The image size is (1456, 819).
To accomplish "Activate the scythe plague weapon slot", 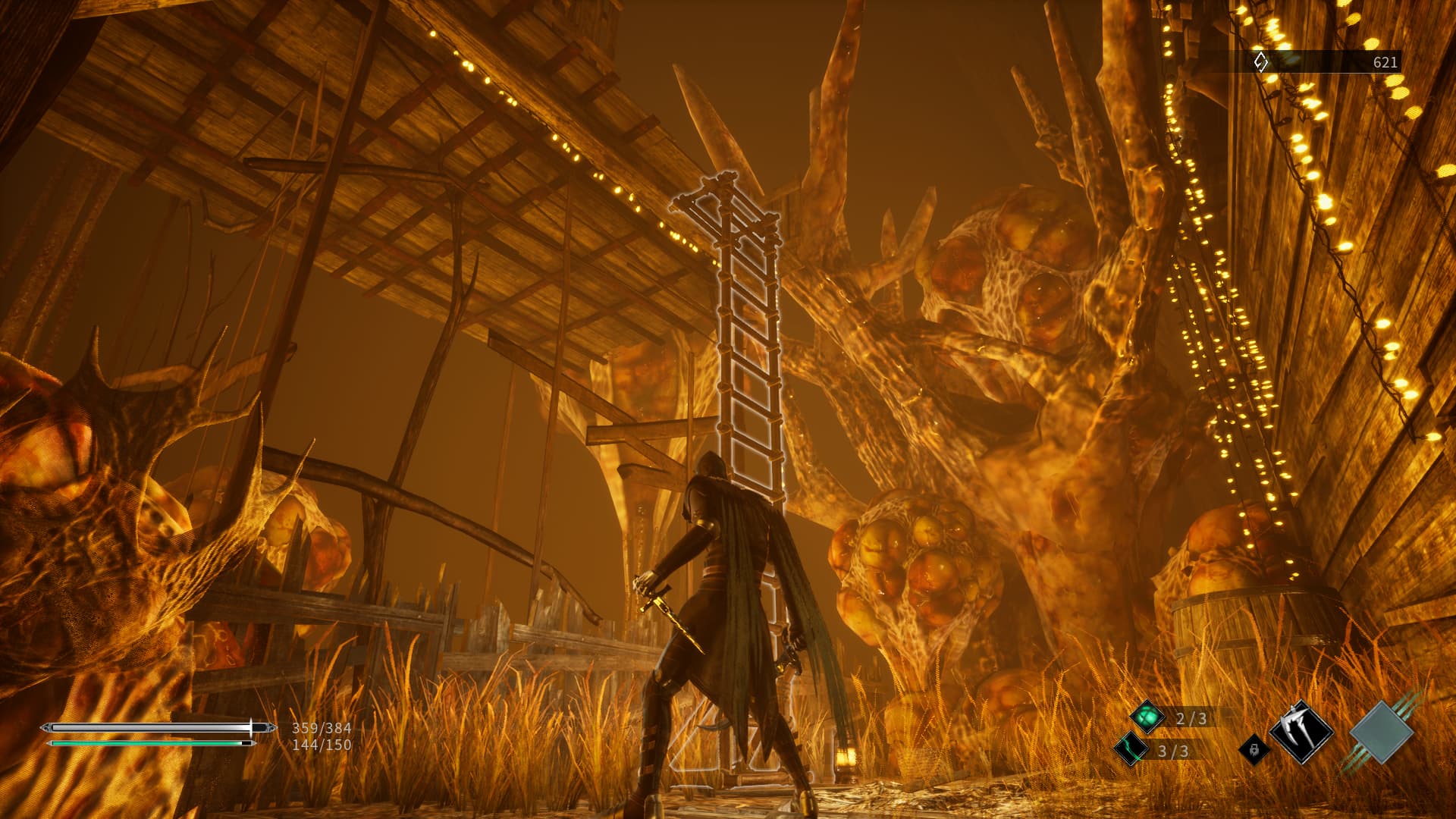I will [1301, 732].
